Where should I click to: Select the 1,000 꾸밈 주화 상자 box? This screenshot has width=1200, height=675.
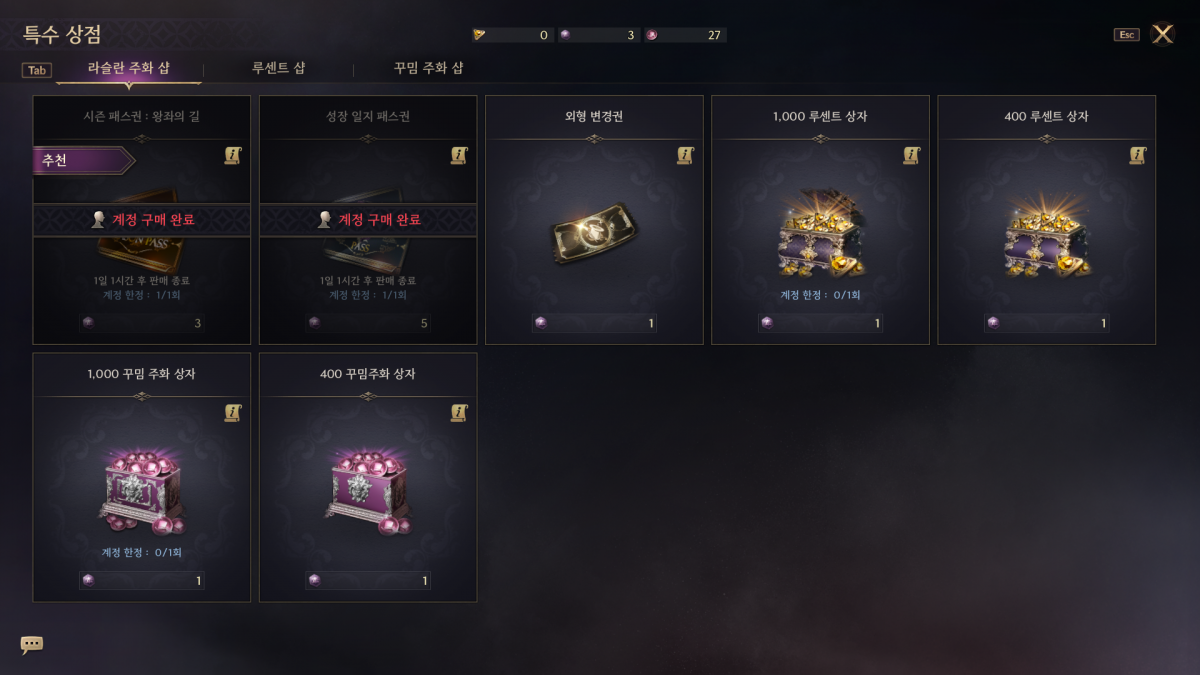141,490
